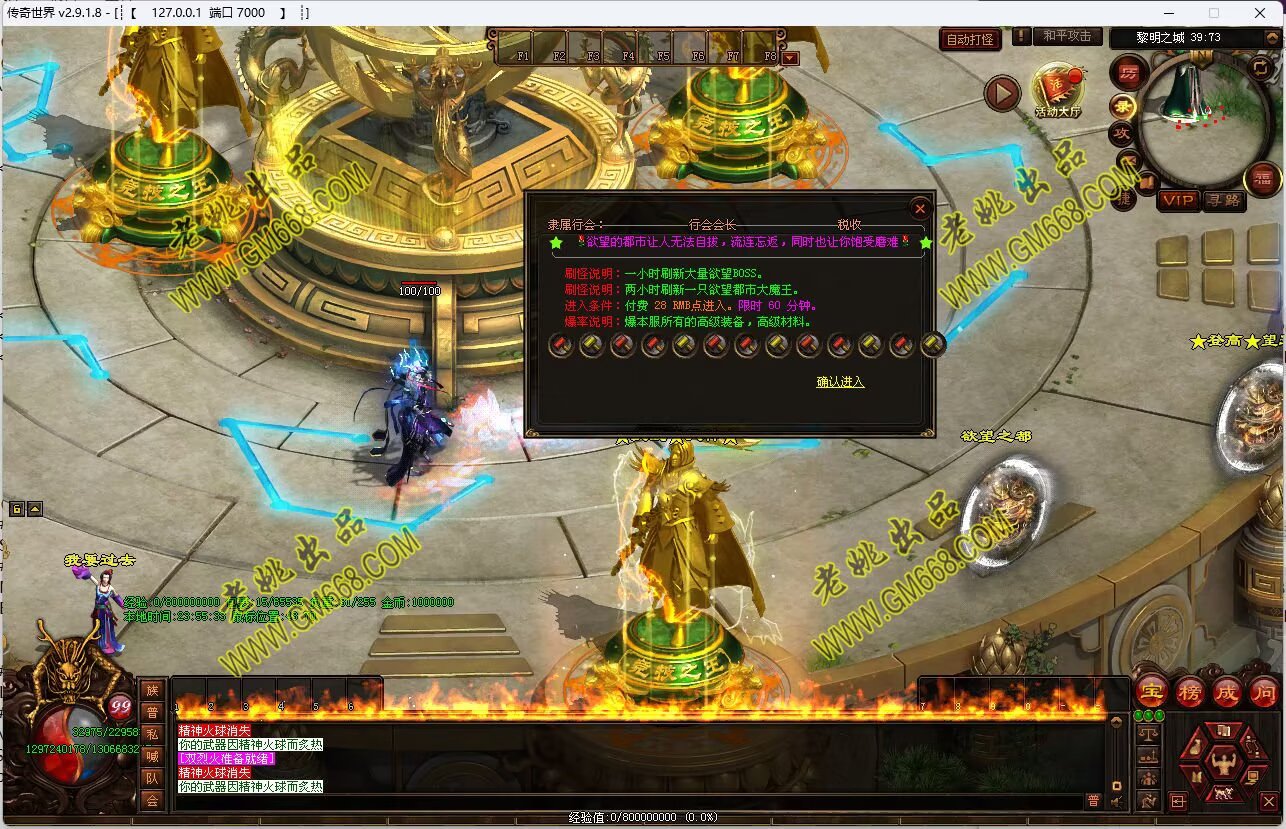Open the 活动大厅 event hall icon

(x=1057, y=90)
